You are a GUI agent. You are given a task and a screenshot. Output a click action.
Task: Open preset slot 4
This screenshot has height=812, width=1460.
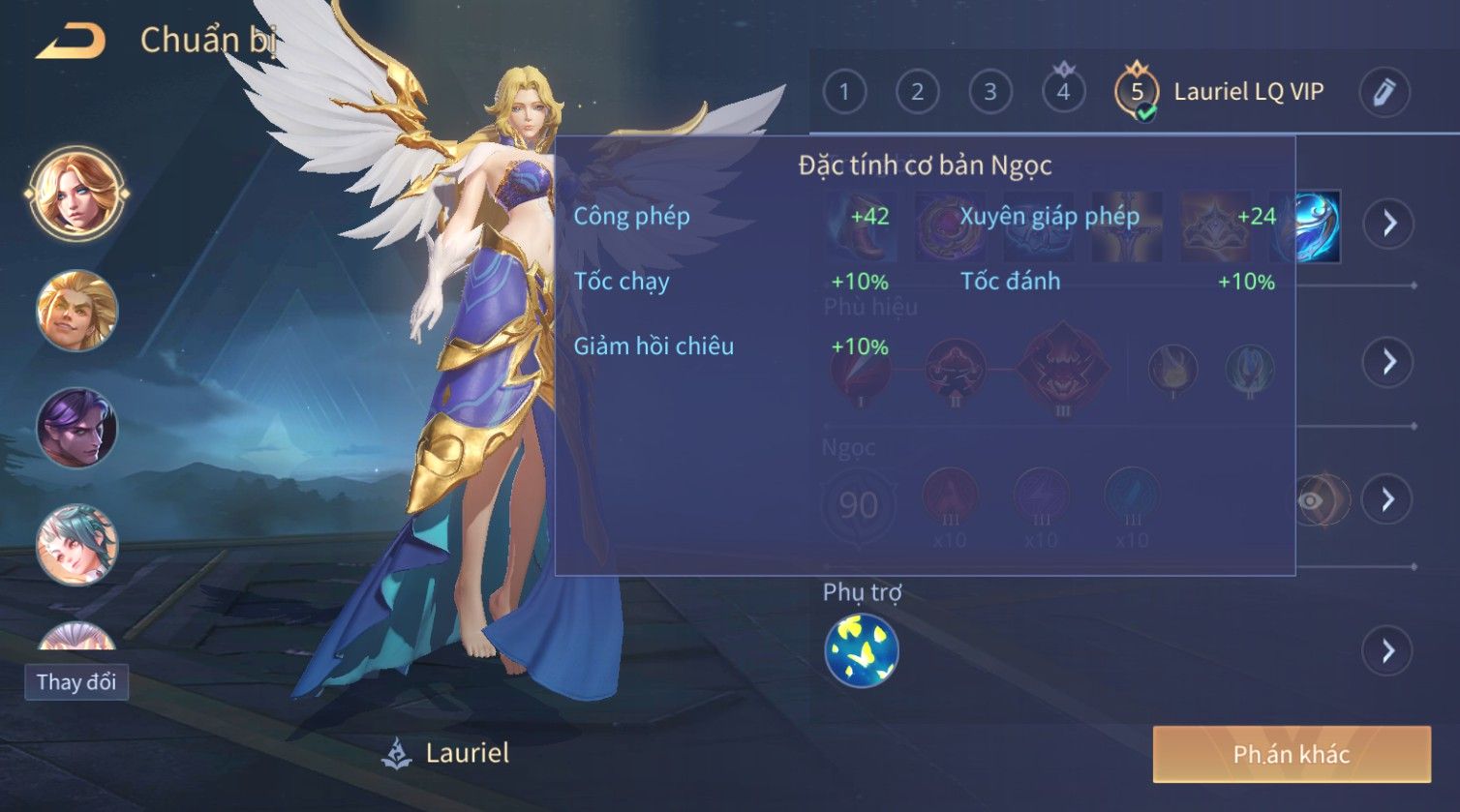(1063, 92)
